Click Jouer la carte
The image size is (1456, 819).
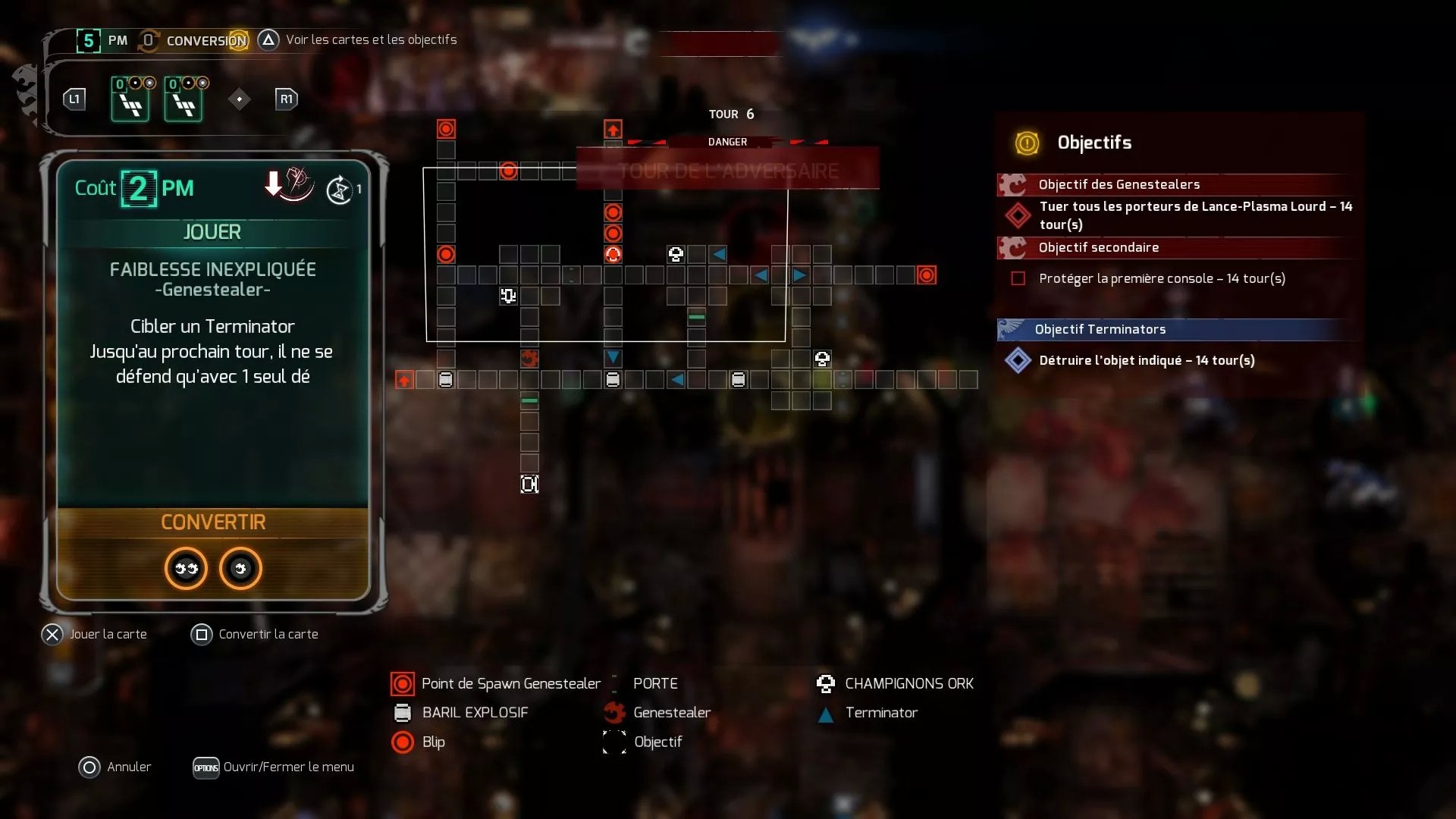tap(52, 634)
